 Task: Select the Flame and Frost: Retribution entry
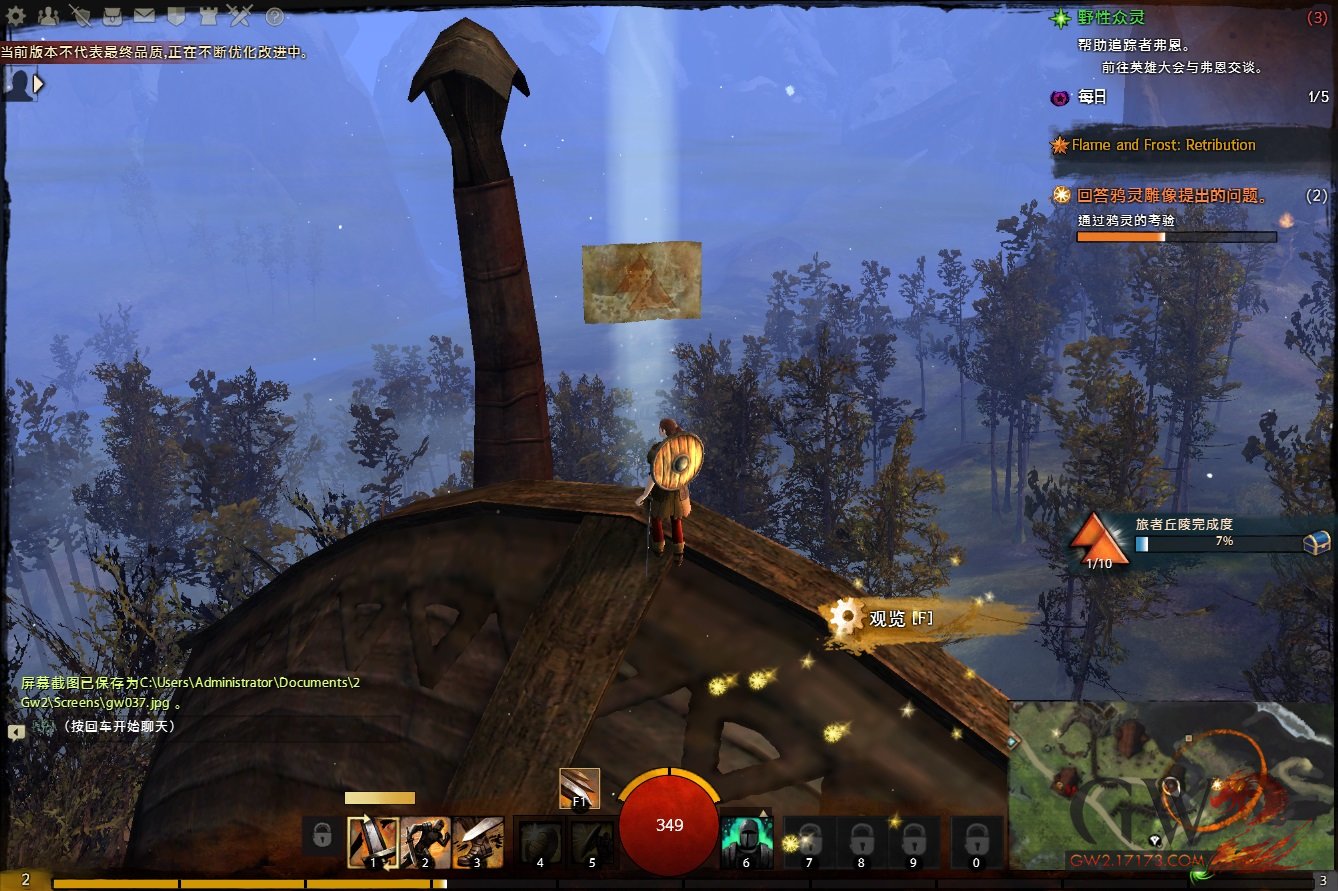(1163, 145)
